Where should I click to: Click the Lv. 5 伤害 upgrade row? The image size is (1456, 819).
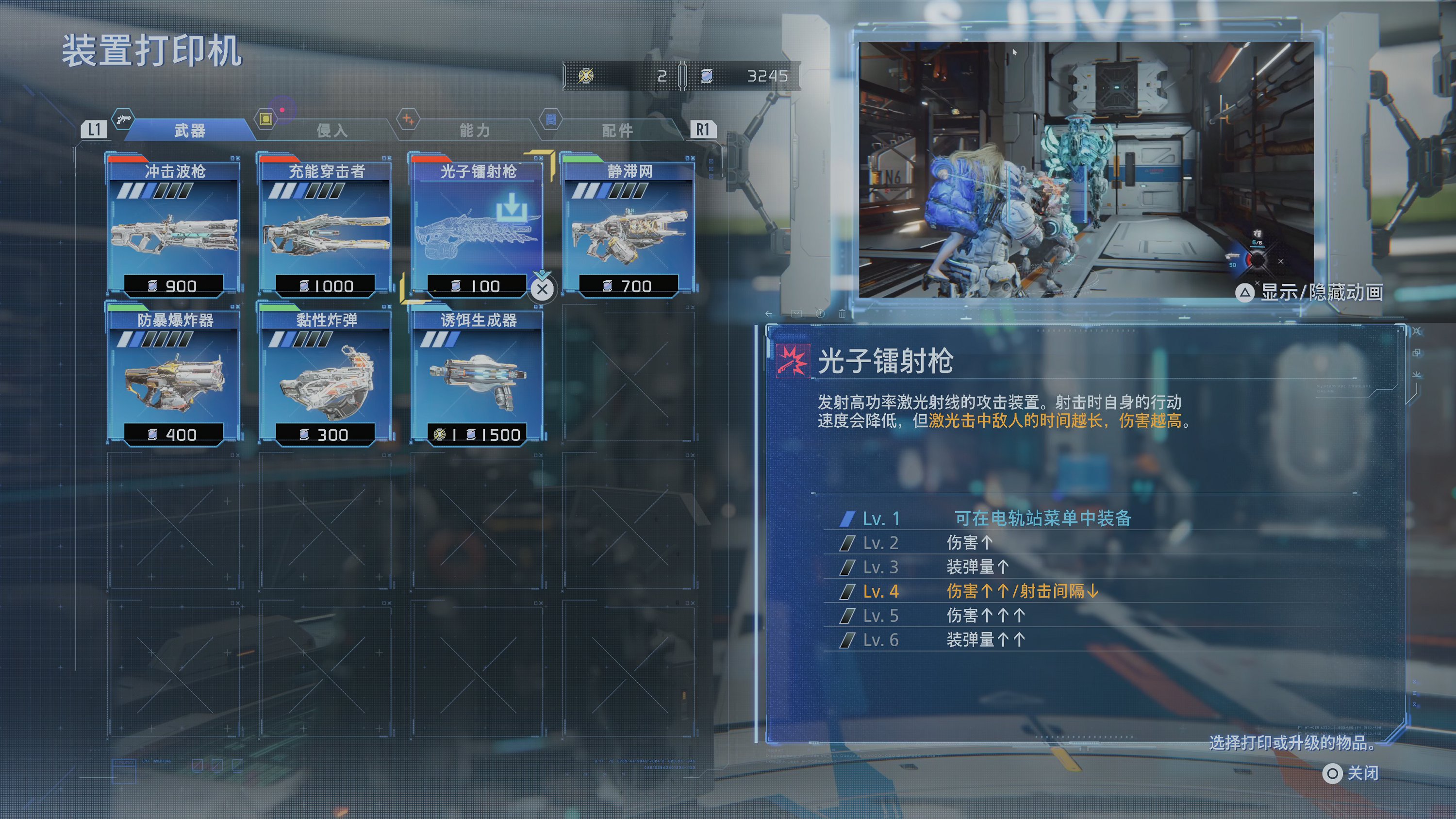tap(985, 616)
